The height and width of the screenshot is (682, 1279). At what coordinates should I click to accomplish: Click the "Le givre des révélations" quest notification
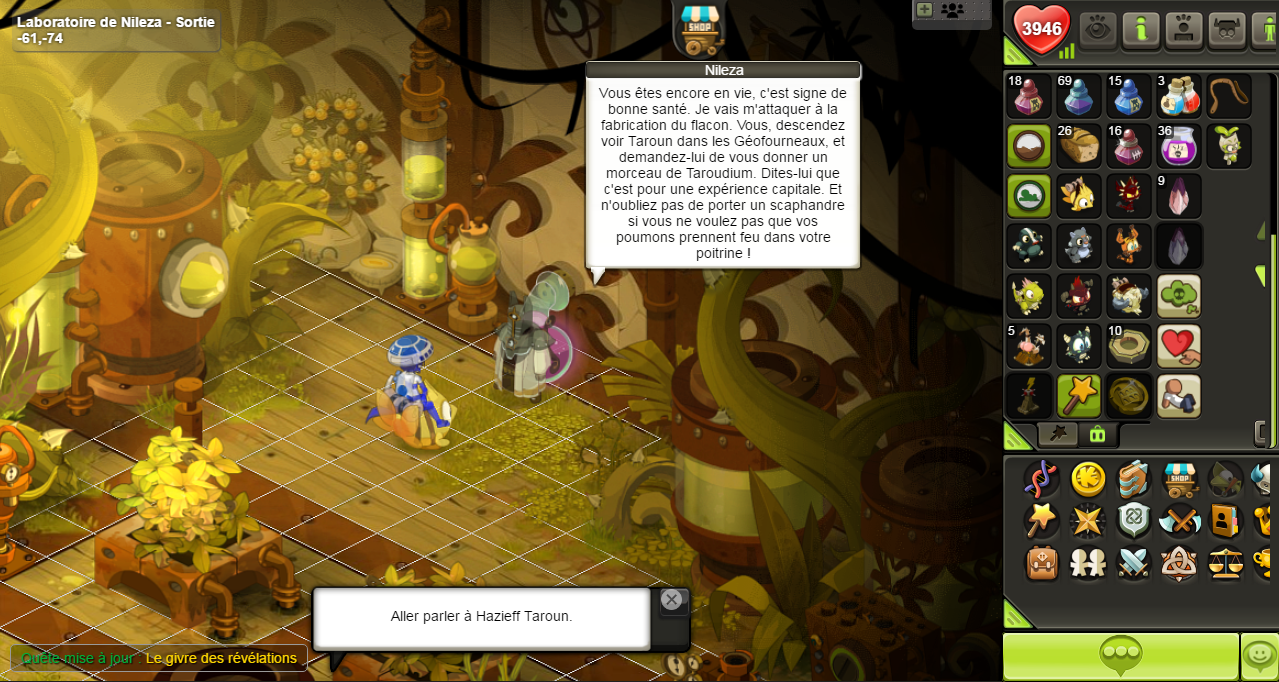coord(221,658)
